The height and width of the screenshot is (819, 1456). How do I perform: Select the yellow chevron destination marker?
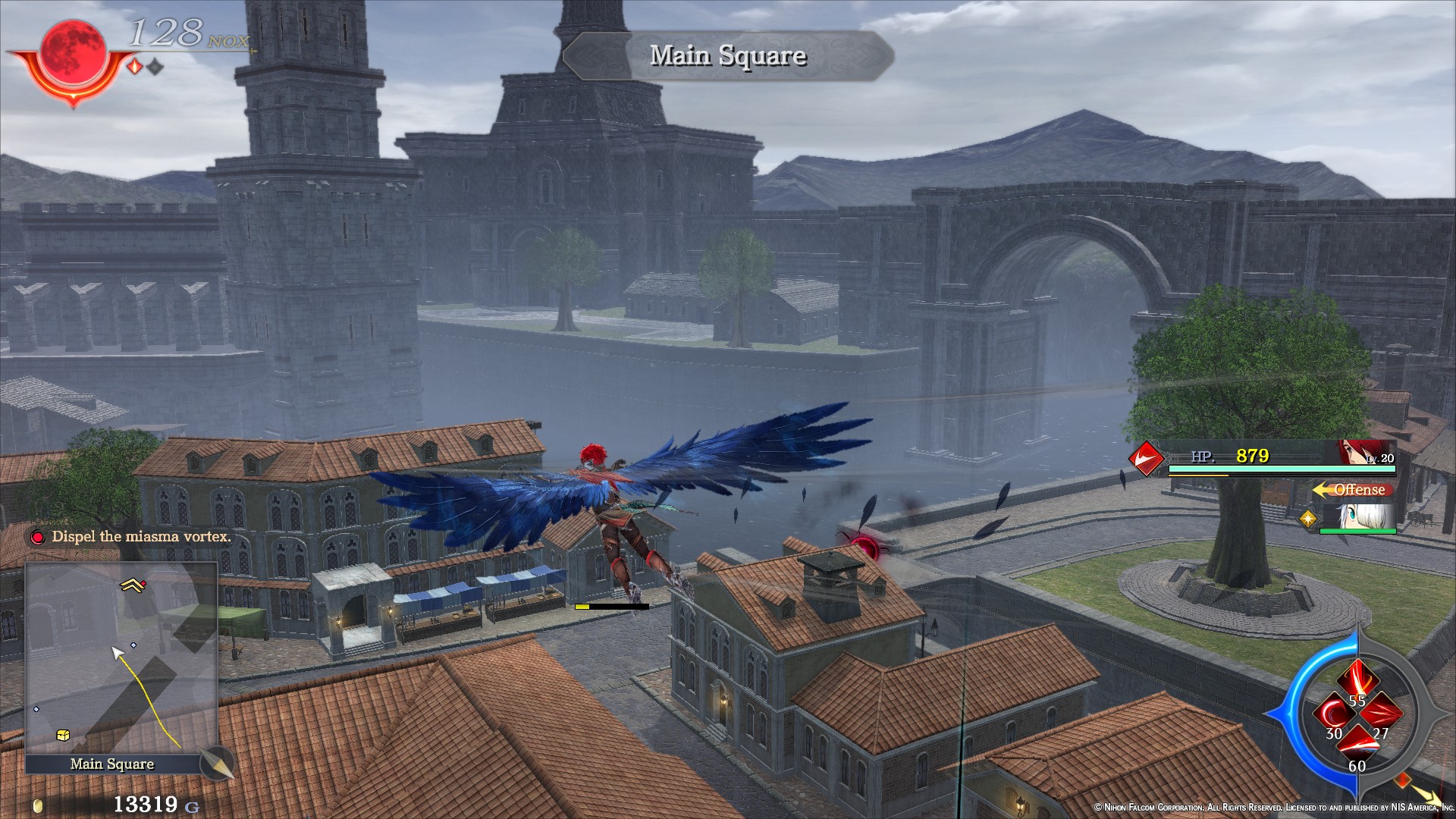[x=133, y=585]
